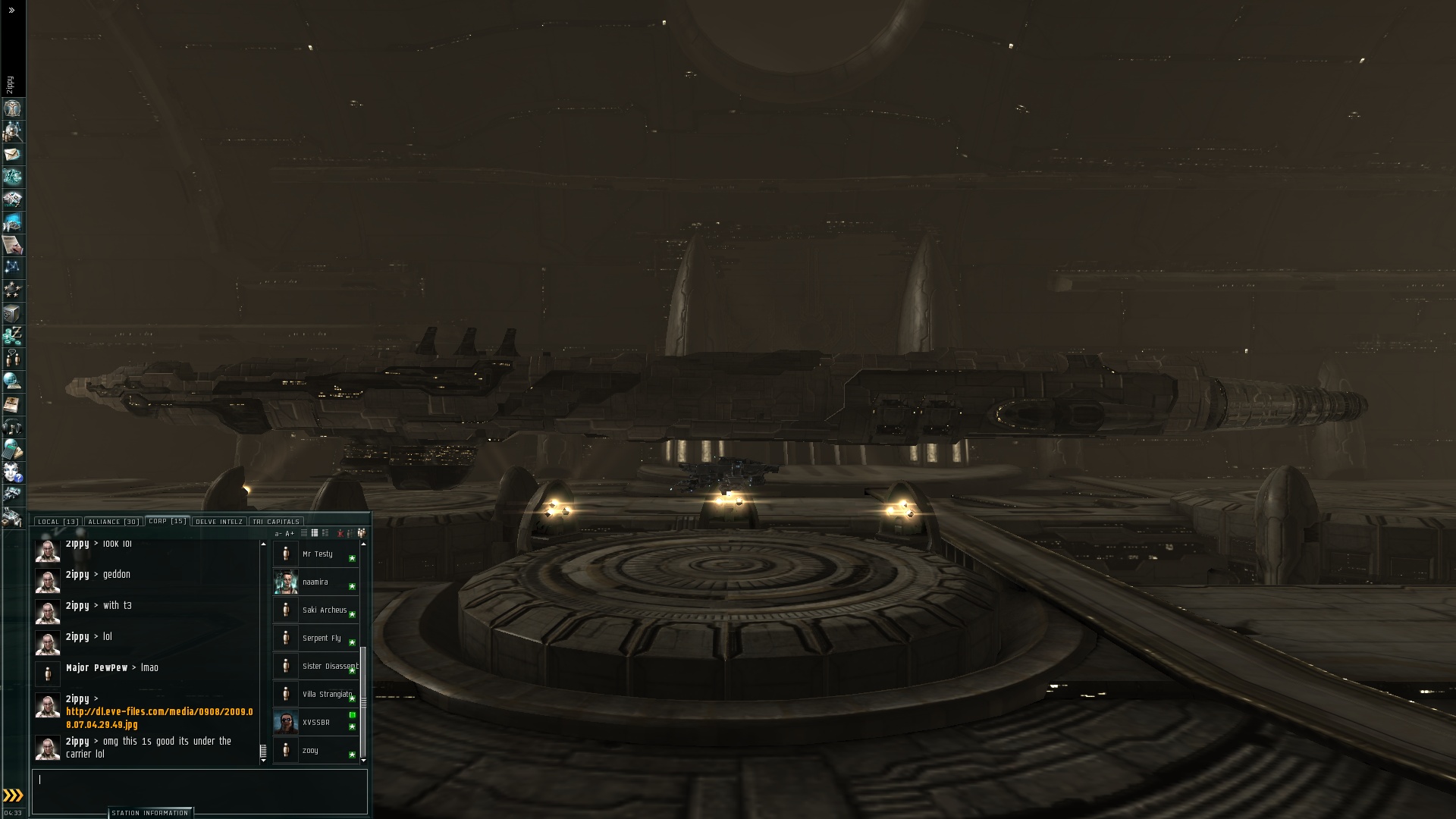This screenshot has width=1456, height=819.
Task: Open the character sheet icon in sidebar
Action: (12, 108)
